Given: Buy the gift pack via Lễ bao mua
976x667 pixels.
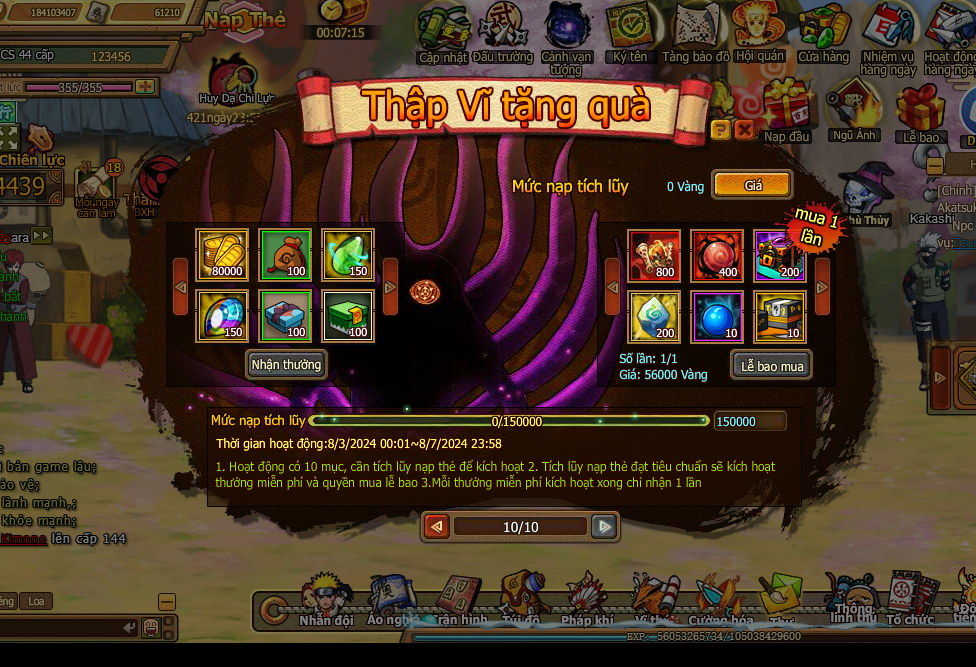Looking at the screenshot, I should point(771,366).
